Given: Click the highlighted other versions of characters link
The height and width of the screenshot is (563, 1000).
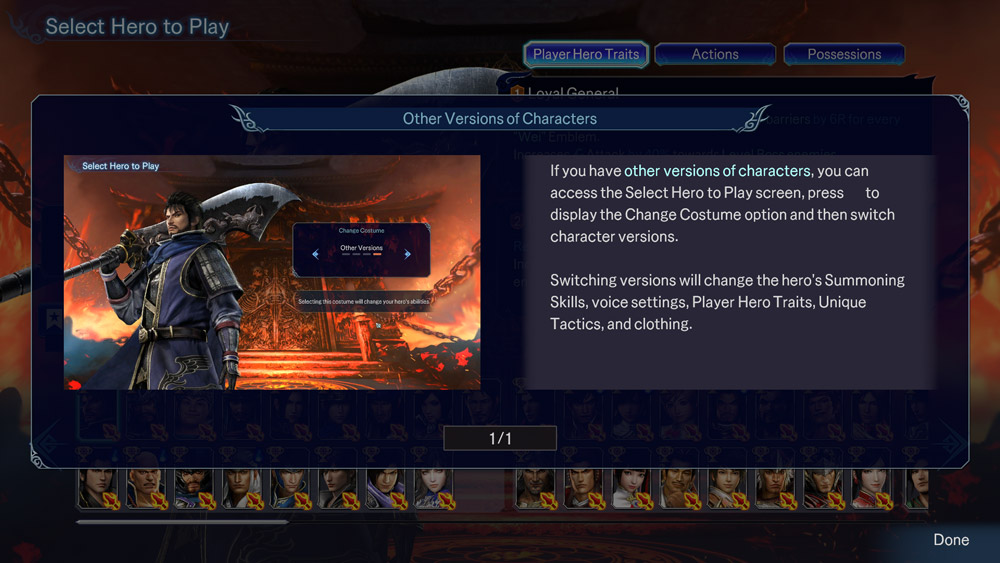Looking at the screenshot, I should [x=717, y=171].
